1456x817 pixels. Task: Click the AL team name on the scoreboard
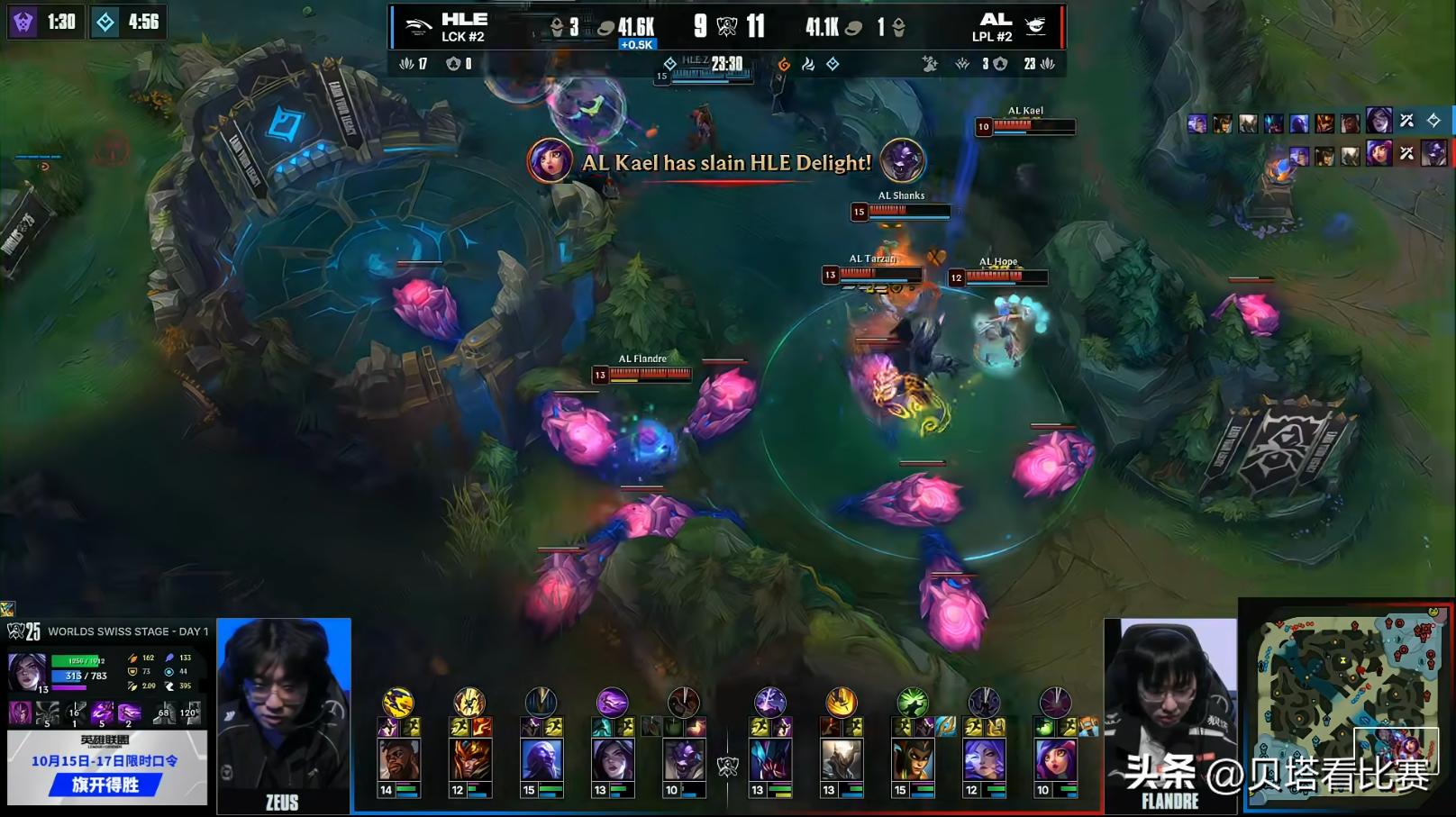(x=995, y=20)
